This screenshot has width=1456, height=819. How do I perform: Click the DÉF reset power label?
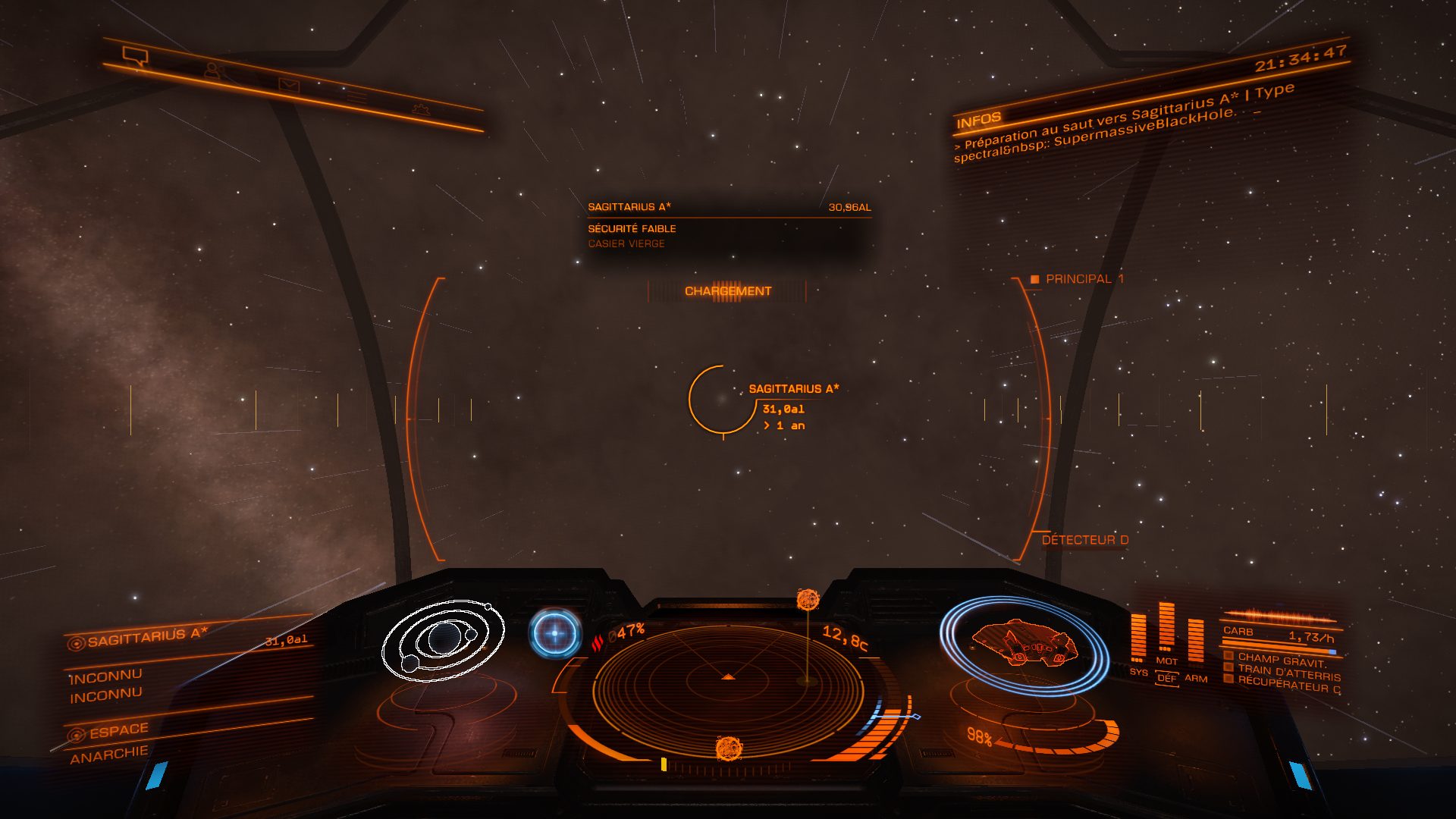1166,678
